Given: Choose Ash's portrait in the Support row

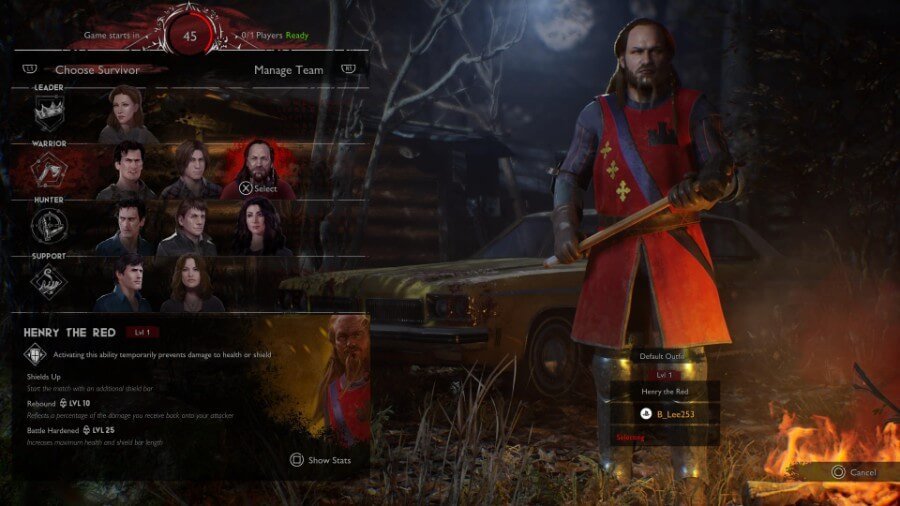Looking at the screenshot, I should click(127, 284).
